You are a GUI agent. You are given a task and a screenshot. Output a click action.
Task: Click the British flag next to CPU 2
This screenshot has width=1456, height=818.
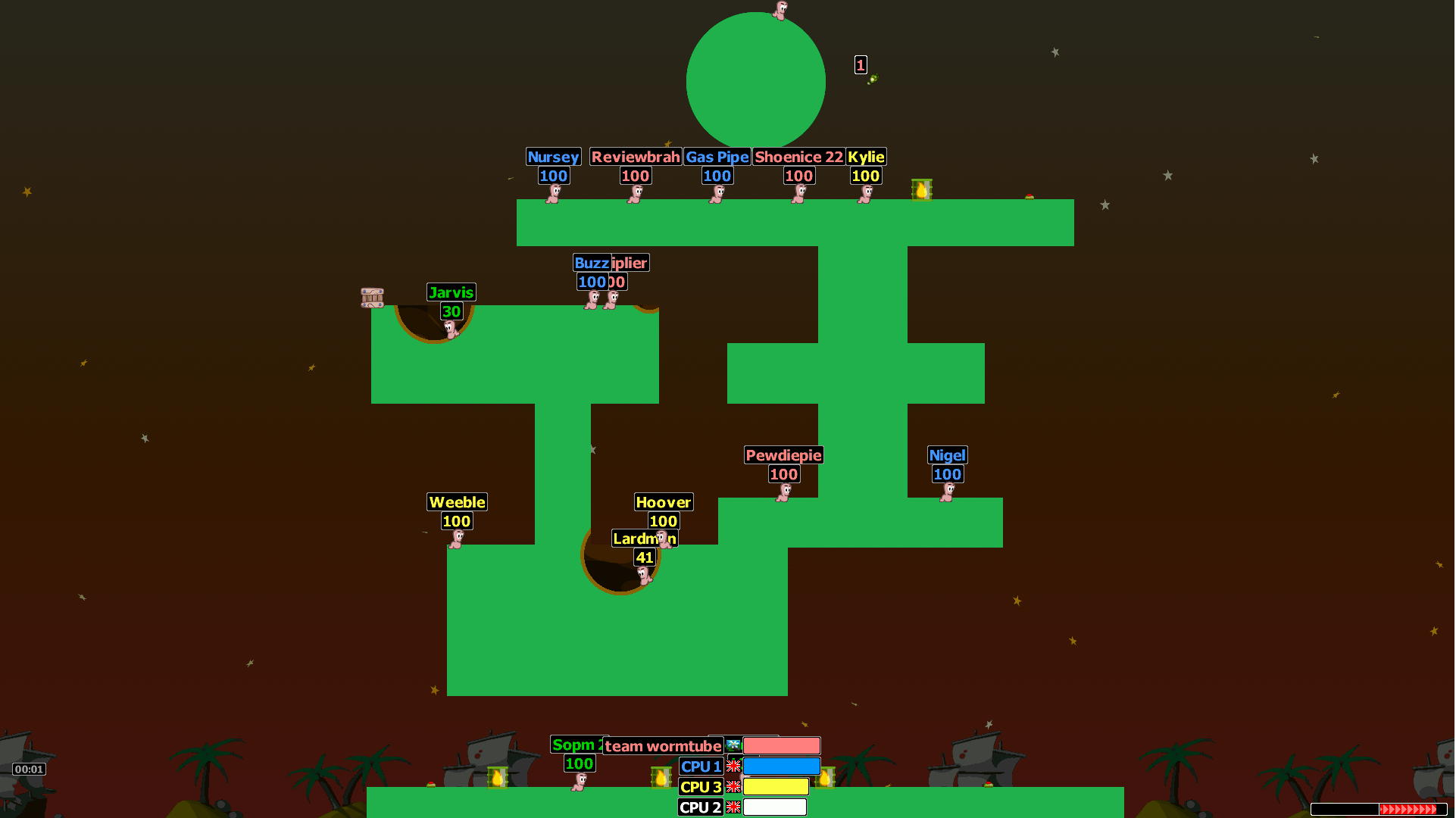point(733,807)
